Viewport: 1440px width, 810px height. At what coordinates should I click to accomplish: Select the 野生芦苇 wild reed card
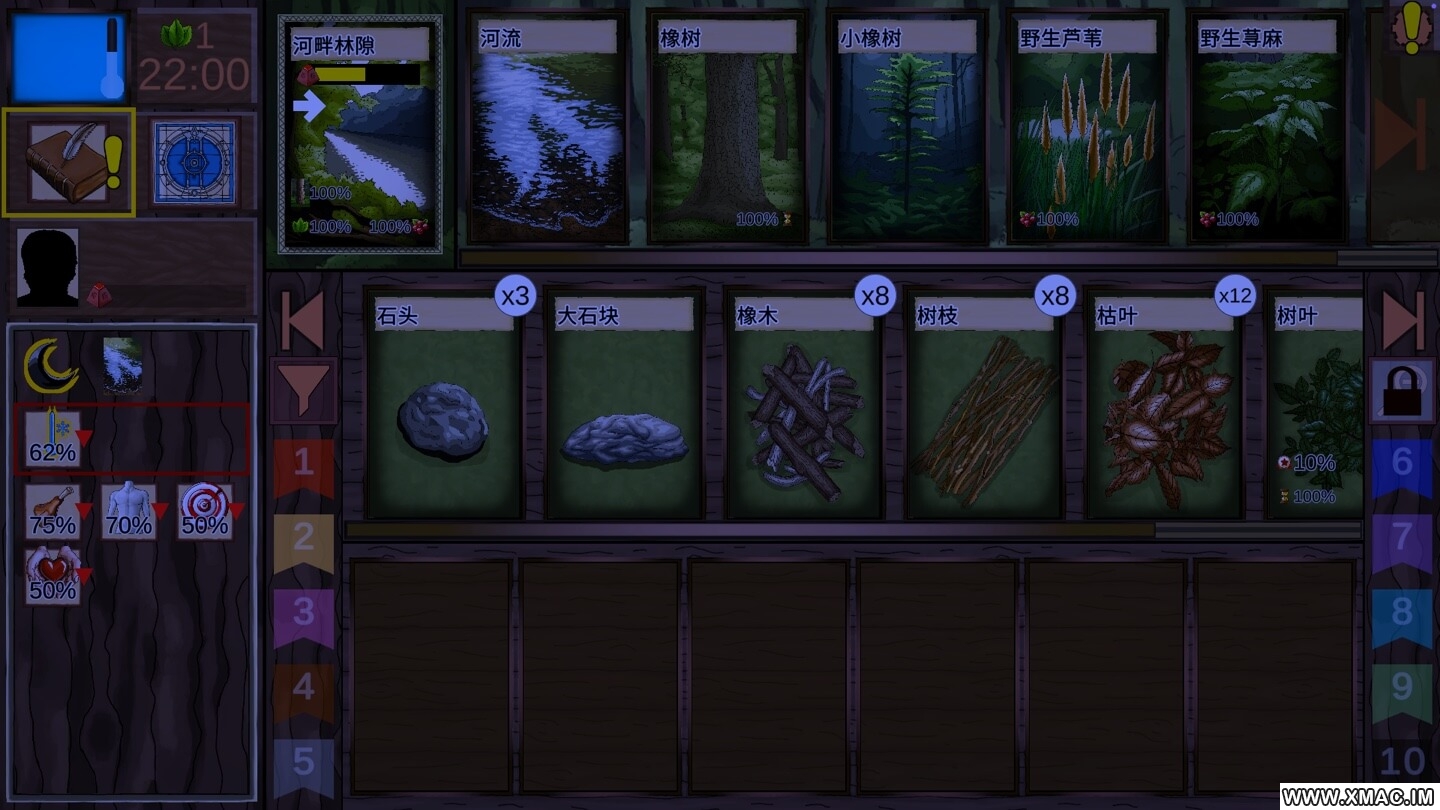[1088, 130]
